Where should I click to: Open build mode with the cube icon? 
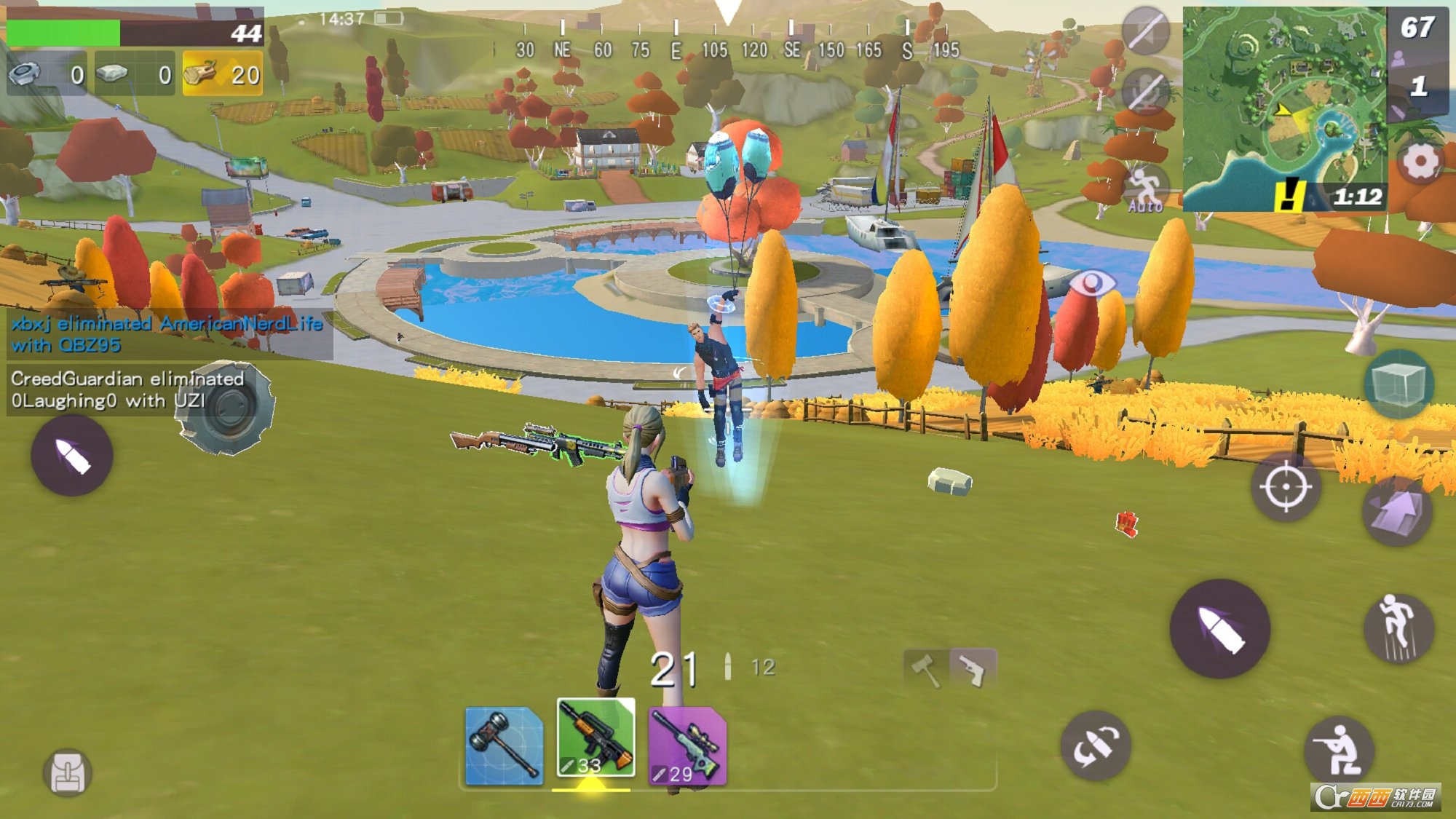click(x=1398, y=383)
